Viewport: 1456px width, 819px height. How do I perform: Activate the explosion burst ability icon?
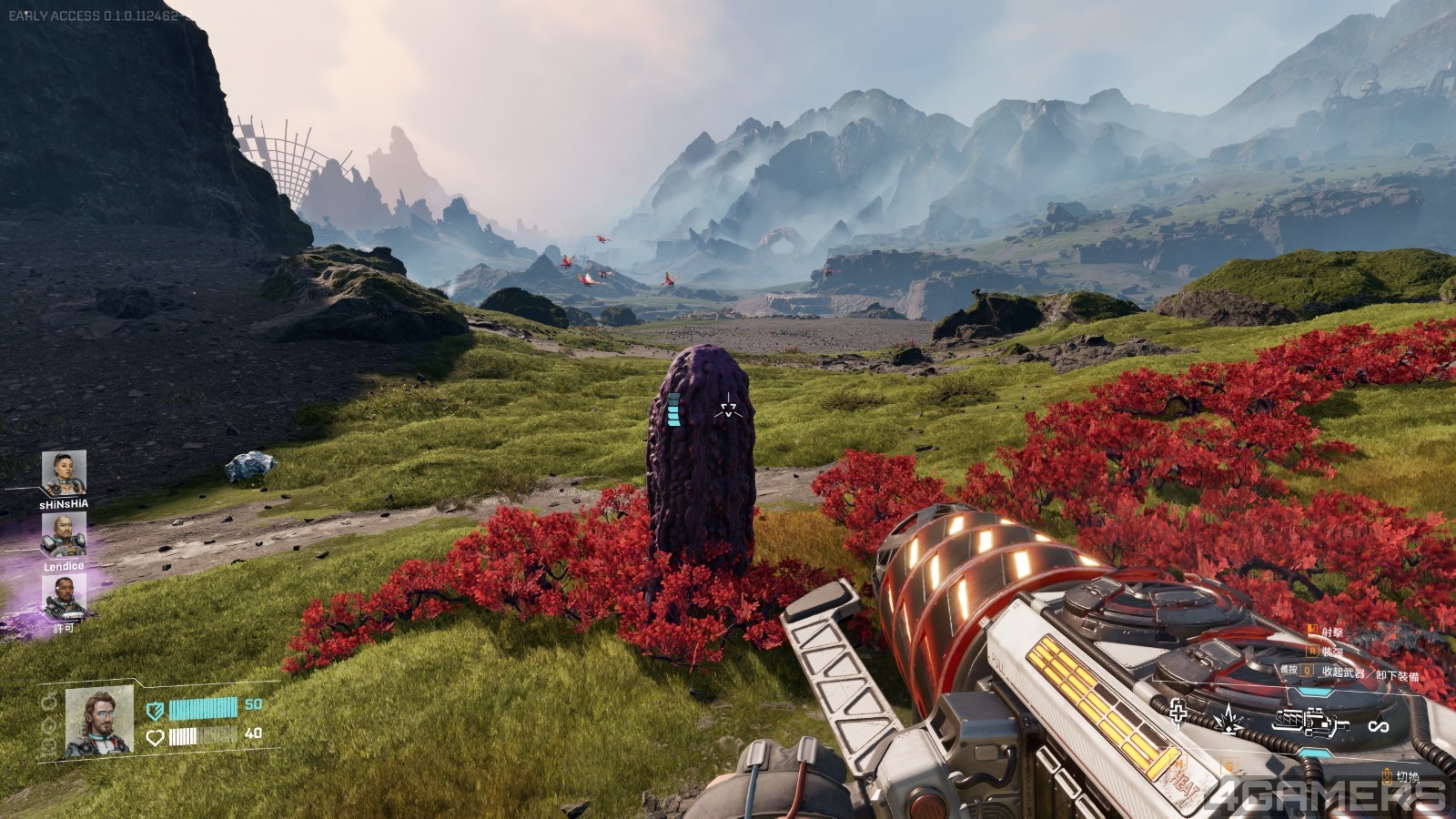click(1228, 716)
